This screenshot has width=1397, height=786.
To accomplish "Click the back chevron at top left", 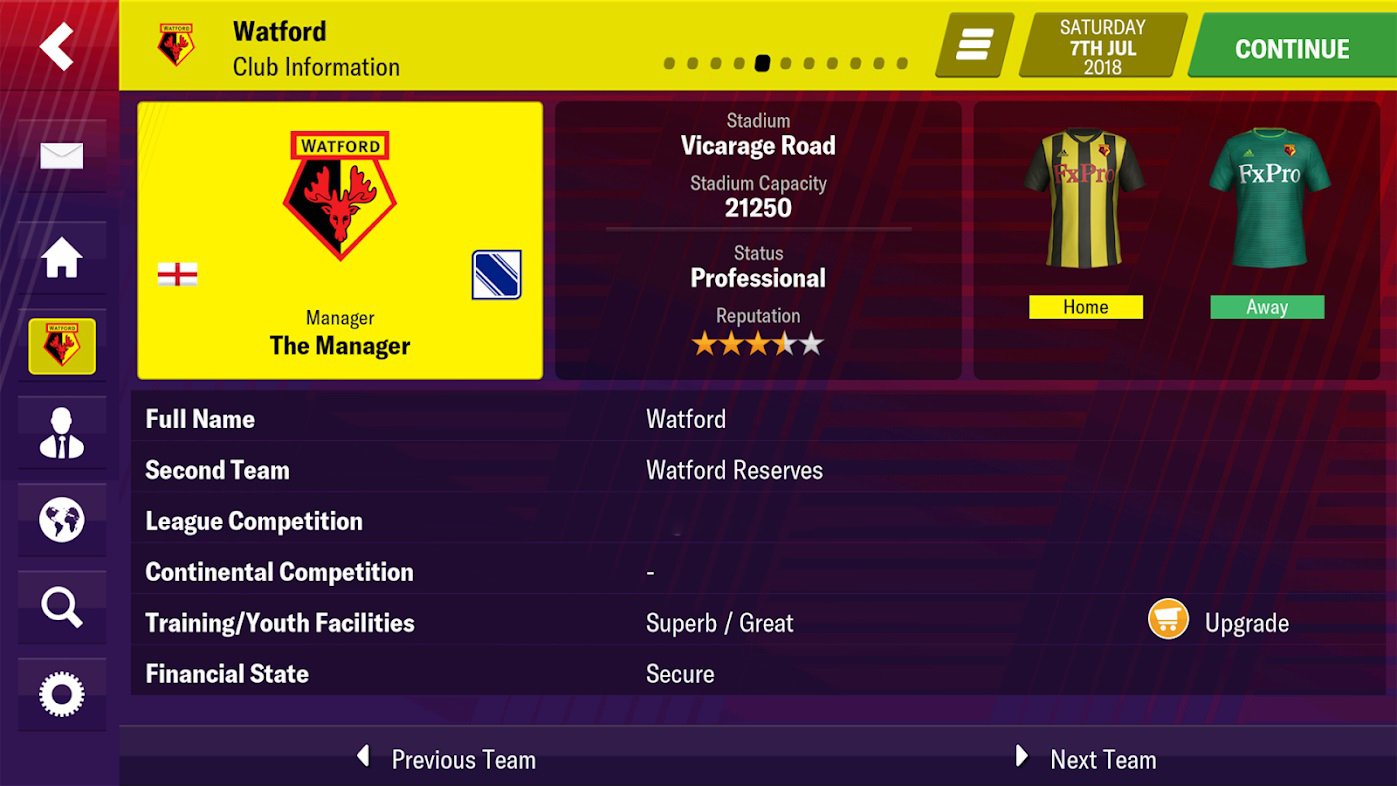I will 55,45.
